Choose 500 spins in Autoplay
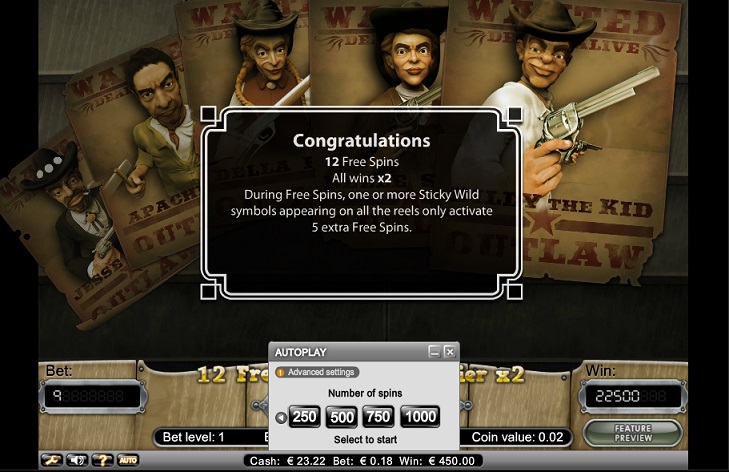The width and height of the screenshot is (729, 472). pos(342,417)
